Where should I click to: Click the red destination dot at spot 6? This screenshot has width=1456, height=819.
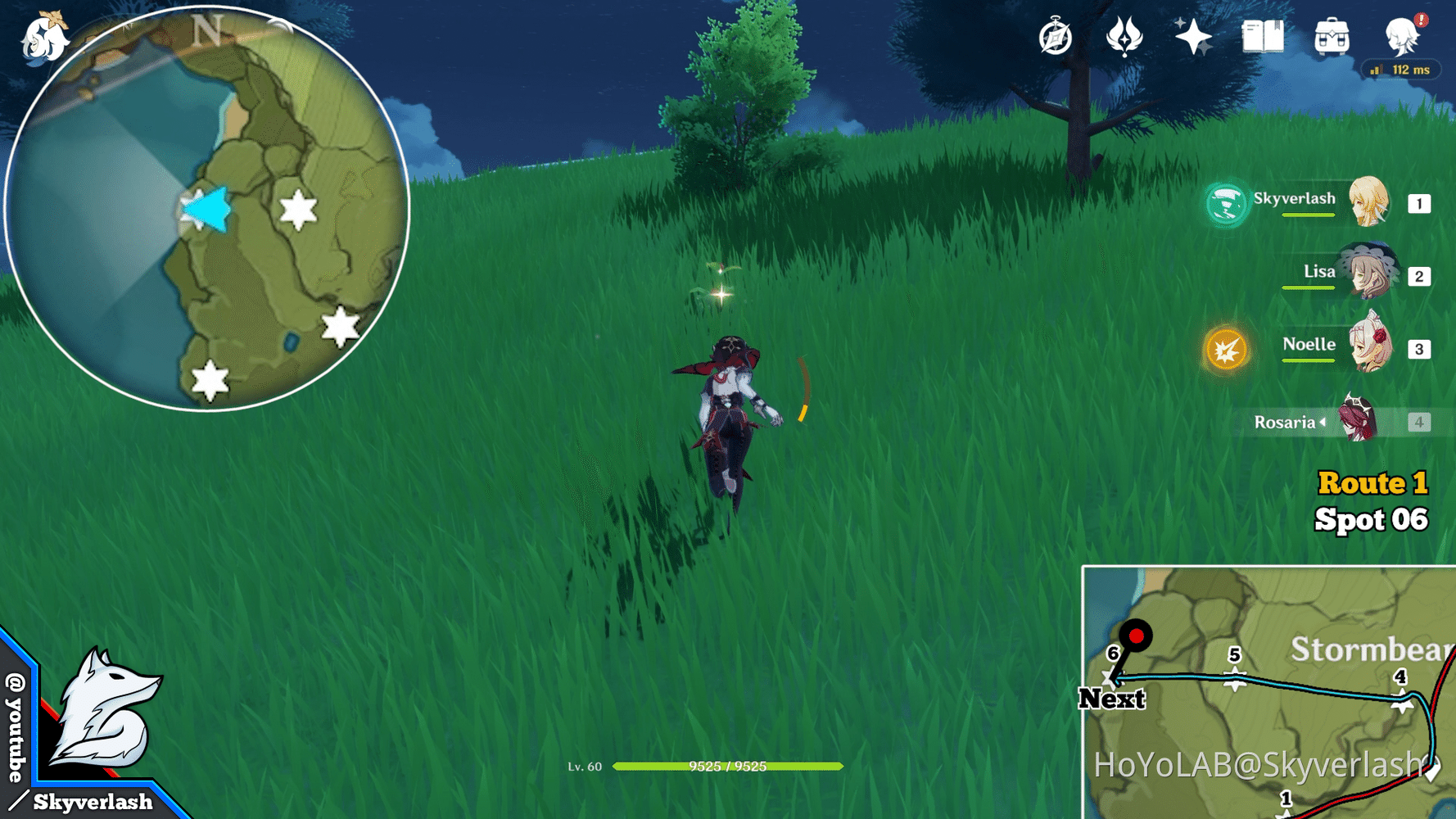coord(1137,635)
